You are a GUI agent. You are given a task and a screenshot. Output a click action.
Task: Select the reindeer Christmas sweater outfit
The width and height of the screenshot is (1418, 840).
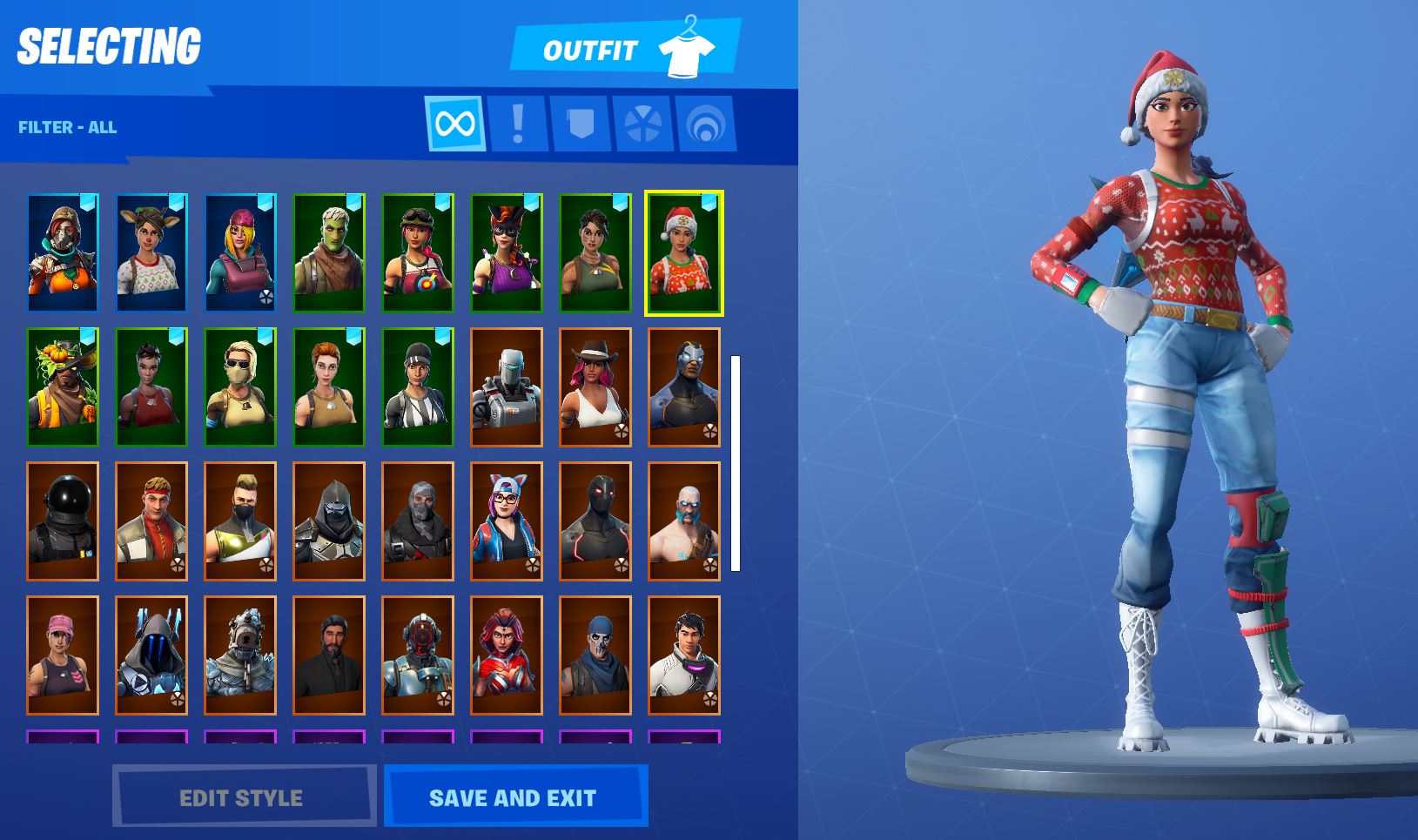(151, 250)
